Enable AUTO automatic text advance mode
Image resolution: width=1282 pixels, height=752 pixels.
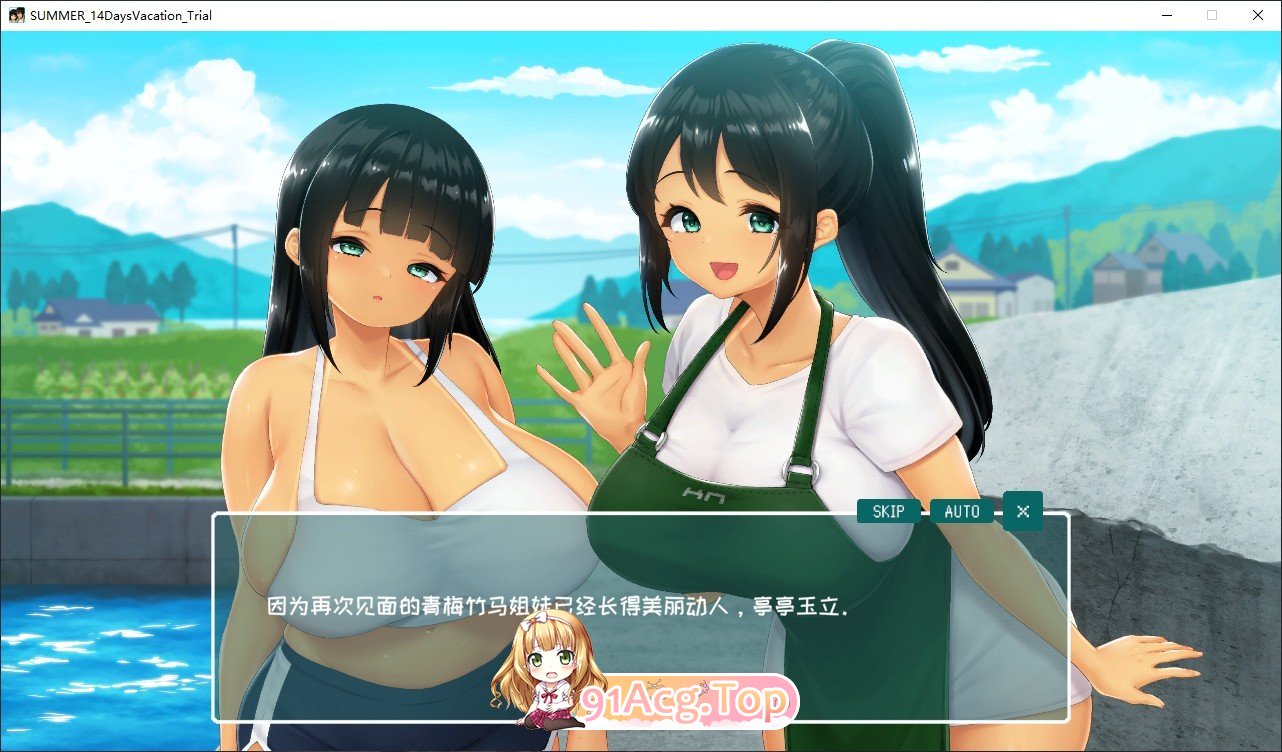tap(961, 511)
